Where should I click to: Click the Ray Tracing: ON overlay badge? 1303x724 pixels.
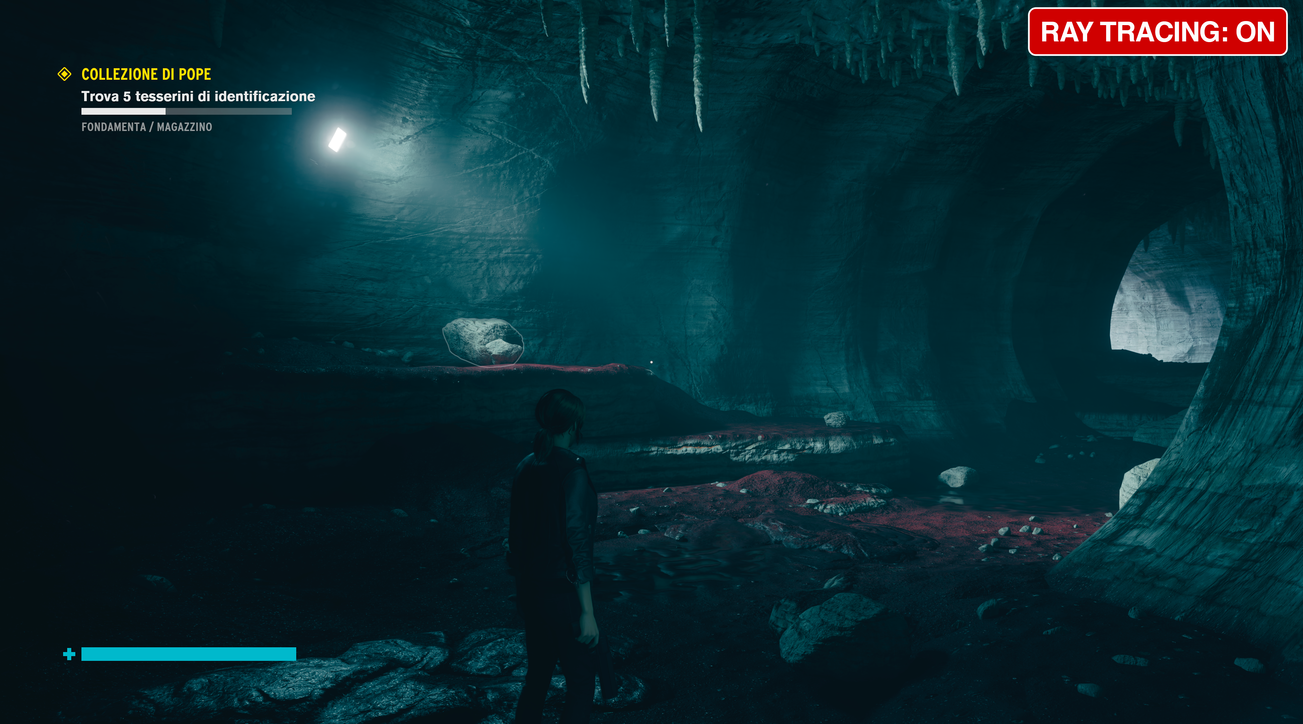pyautogui.click(x=1157, y=32)
